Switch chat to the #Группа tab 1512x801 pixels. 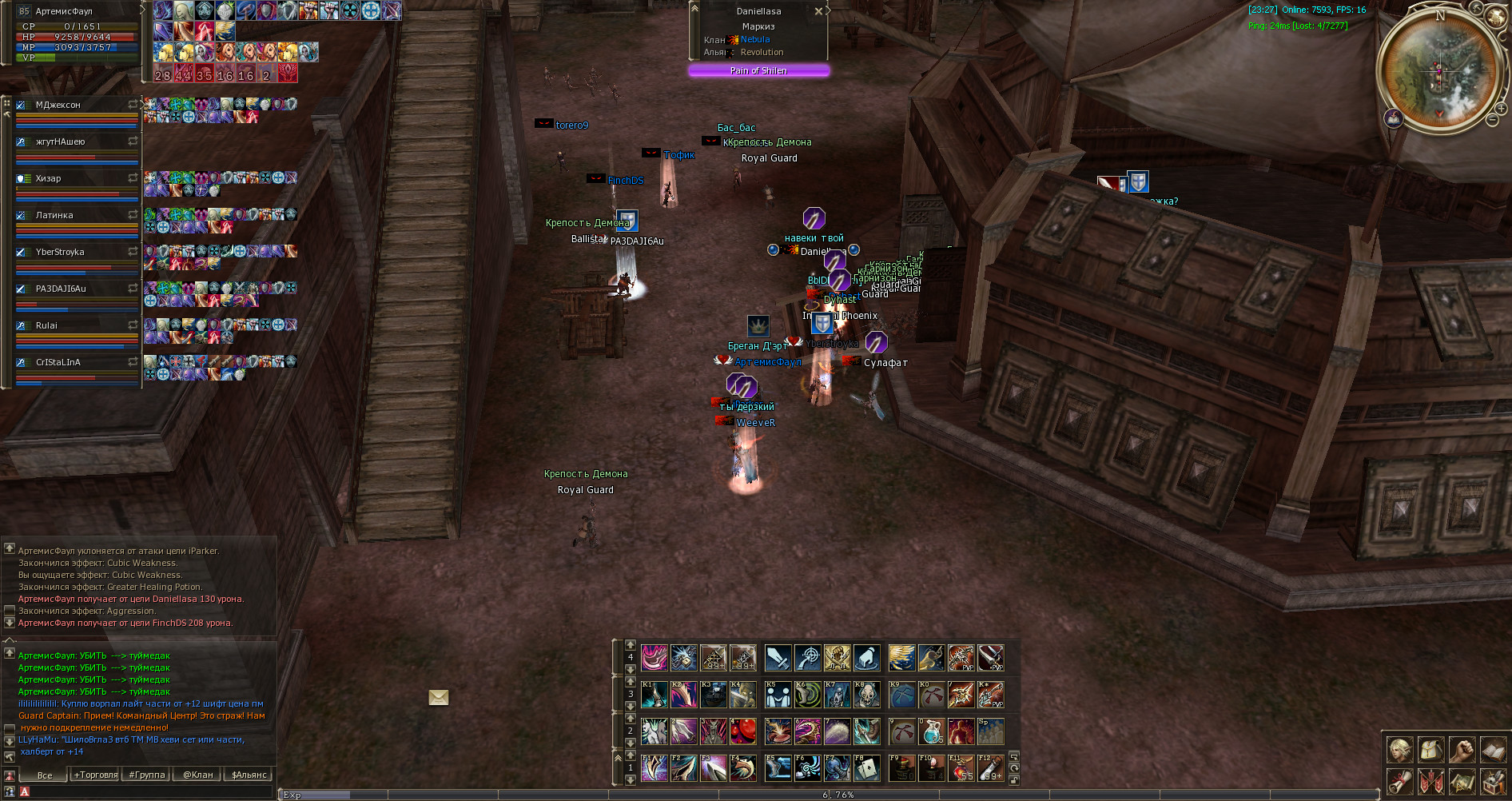147,775
